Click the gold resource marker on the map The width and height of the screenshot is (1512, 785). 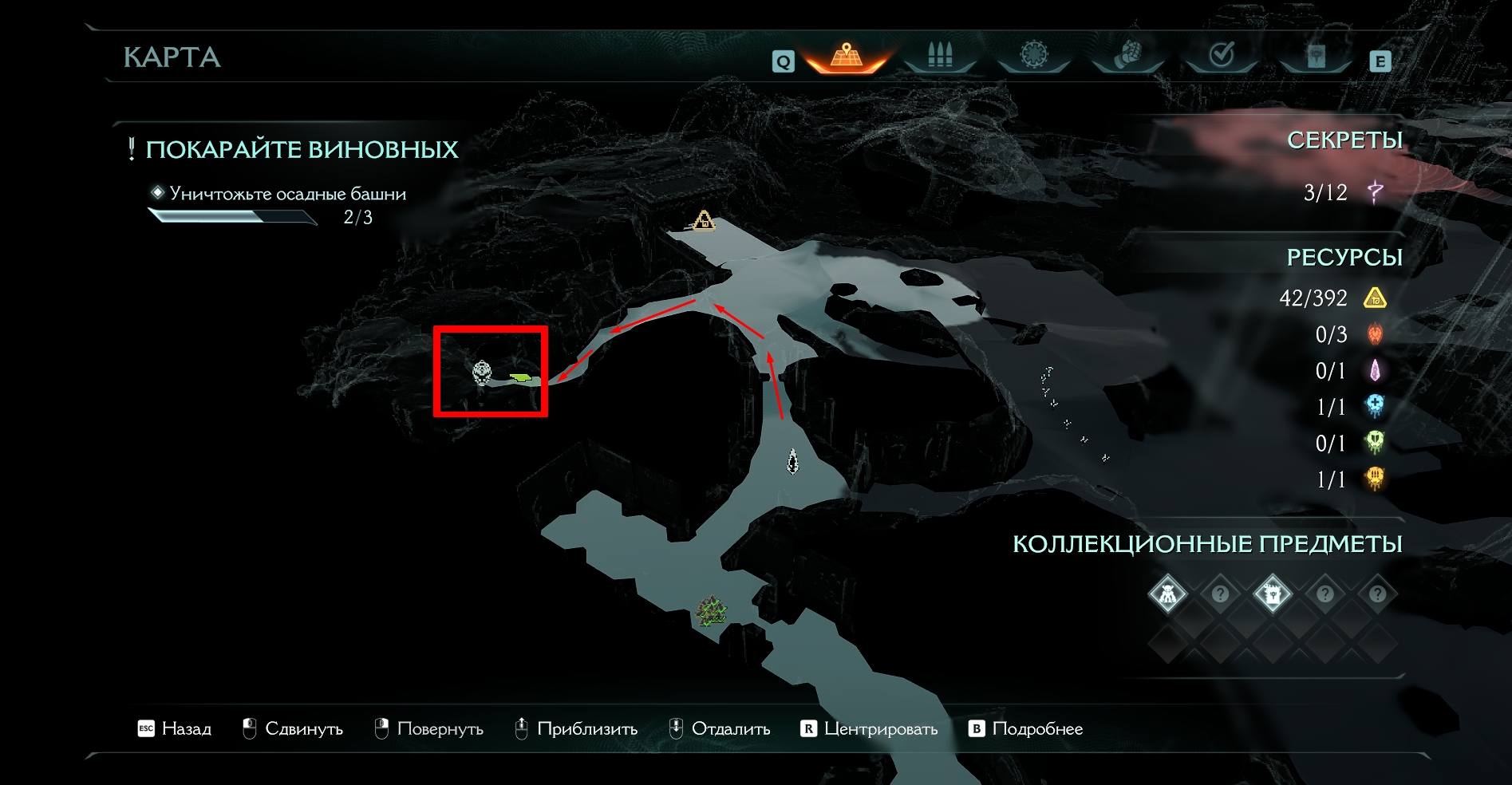pyautogui.click(x=704, y=220)
